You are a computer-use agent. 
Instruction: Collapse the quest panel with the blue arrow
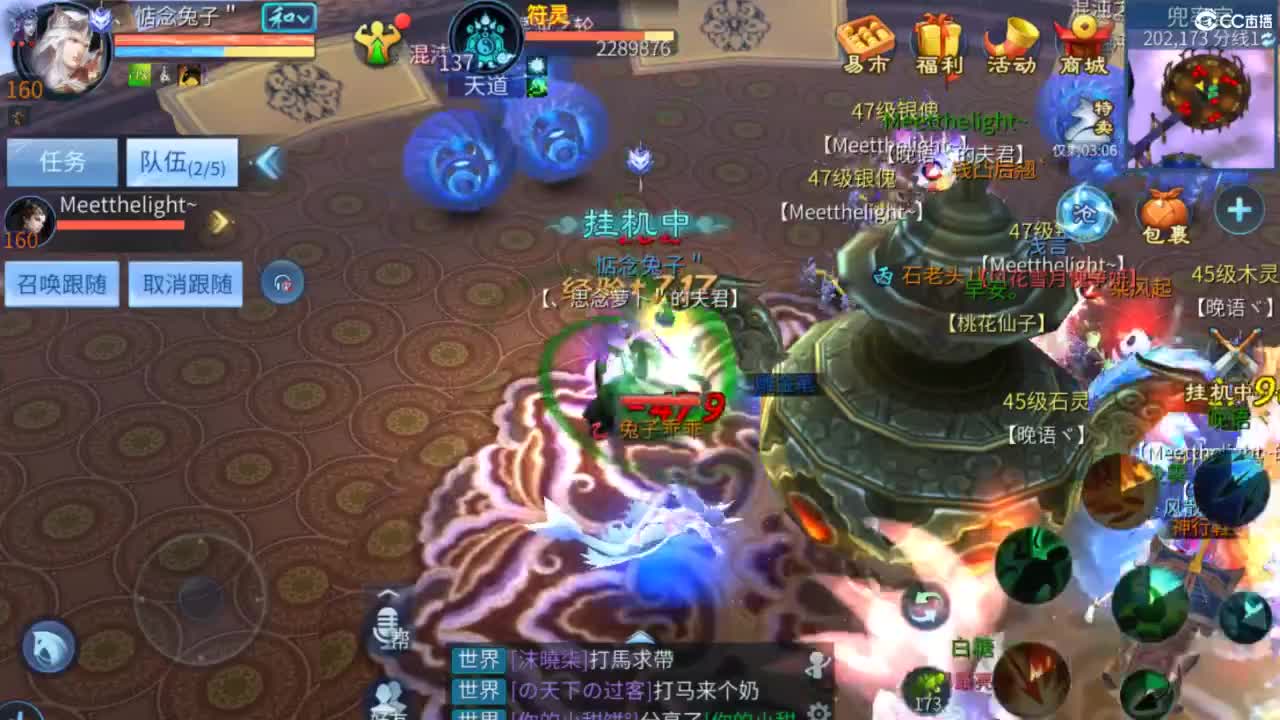click(x=268, y=161)
